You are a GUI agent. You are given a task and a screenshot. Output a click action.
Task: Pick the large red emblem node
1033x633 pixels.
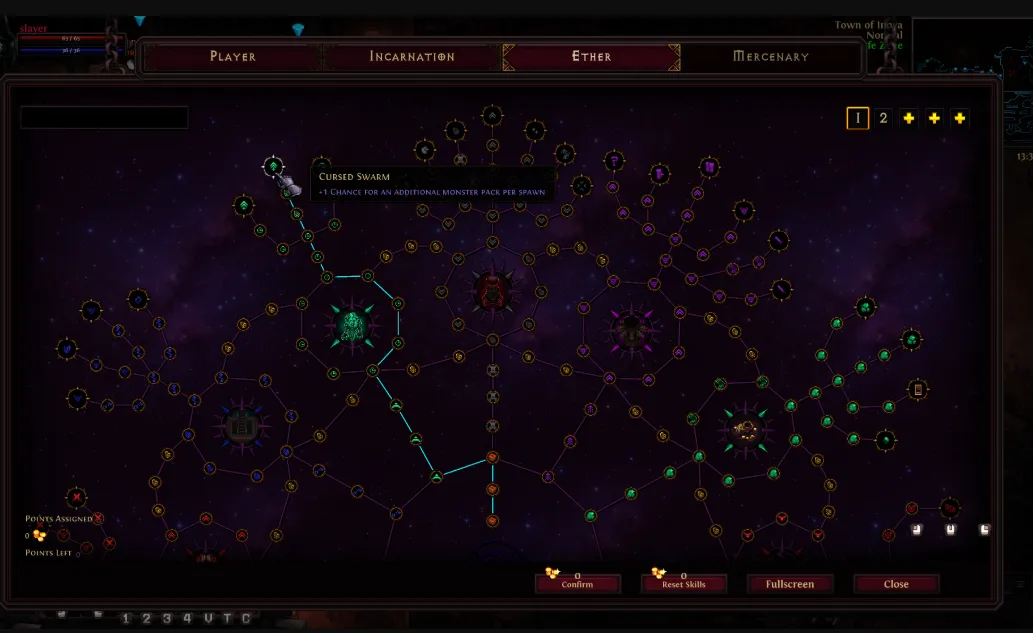[492, 291]
